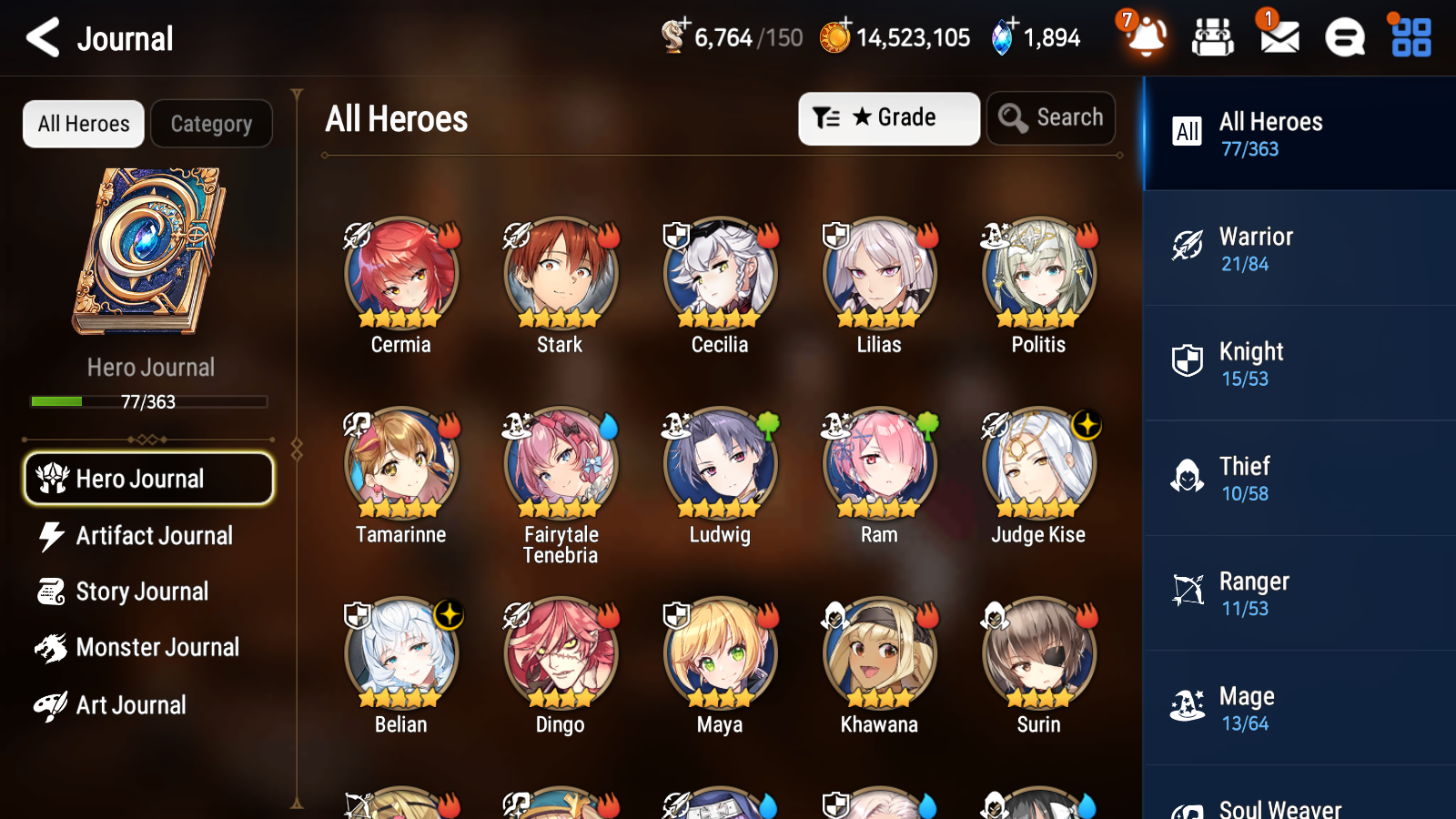Viewport: 1456px width, 819px height.
Task: Open the chat bubble icon
Action: click(1343, 37)
